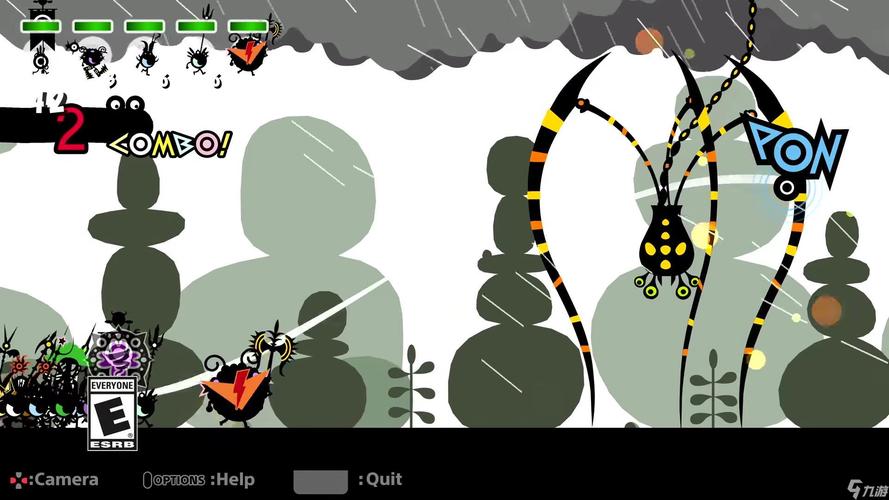The image size is (889, 500).
Task: Select the Hatapon flag bearer squad icon
Action: 40,53
